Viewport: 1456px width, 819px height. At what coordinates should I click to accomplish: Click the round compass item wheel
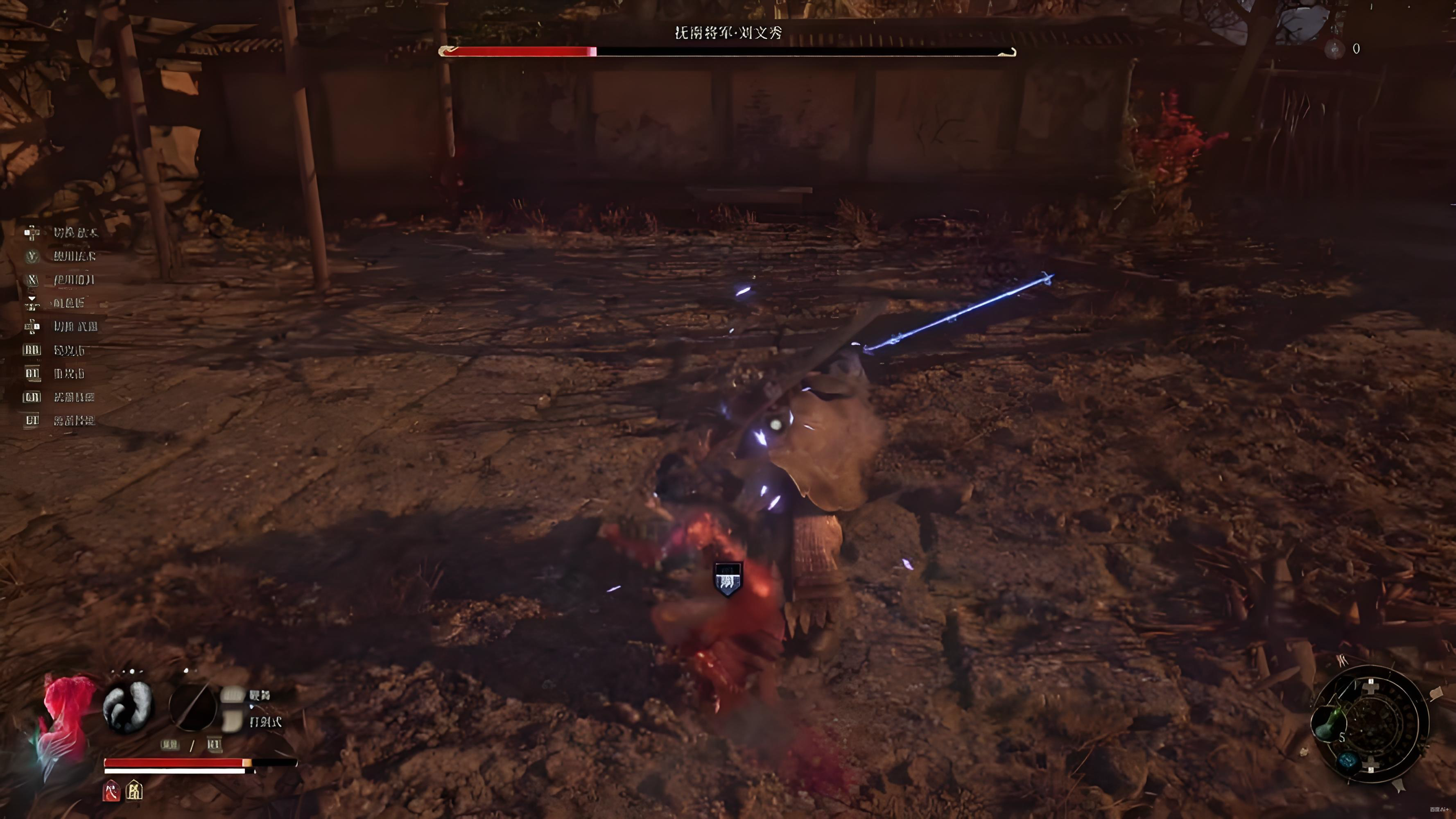click(1371, 724)
